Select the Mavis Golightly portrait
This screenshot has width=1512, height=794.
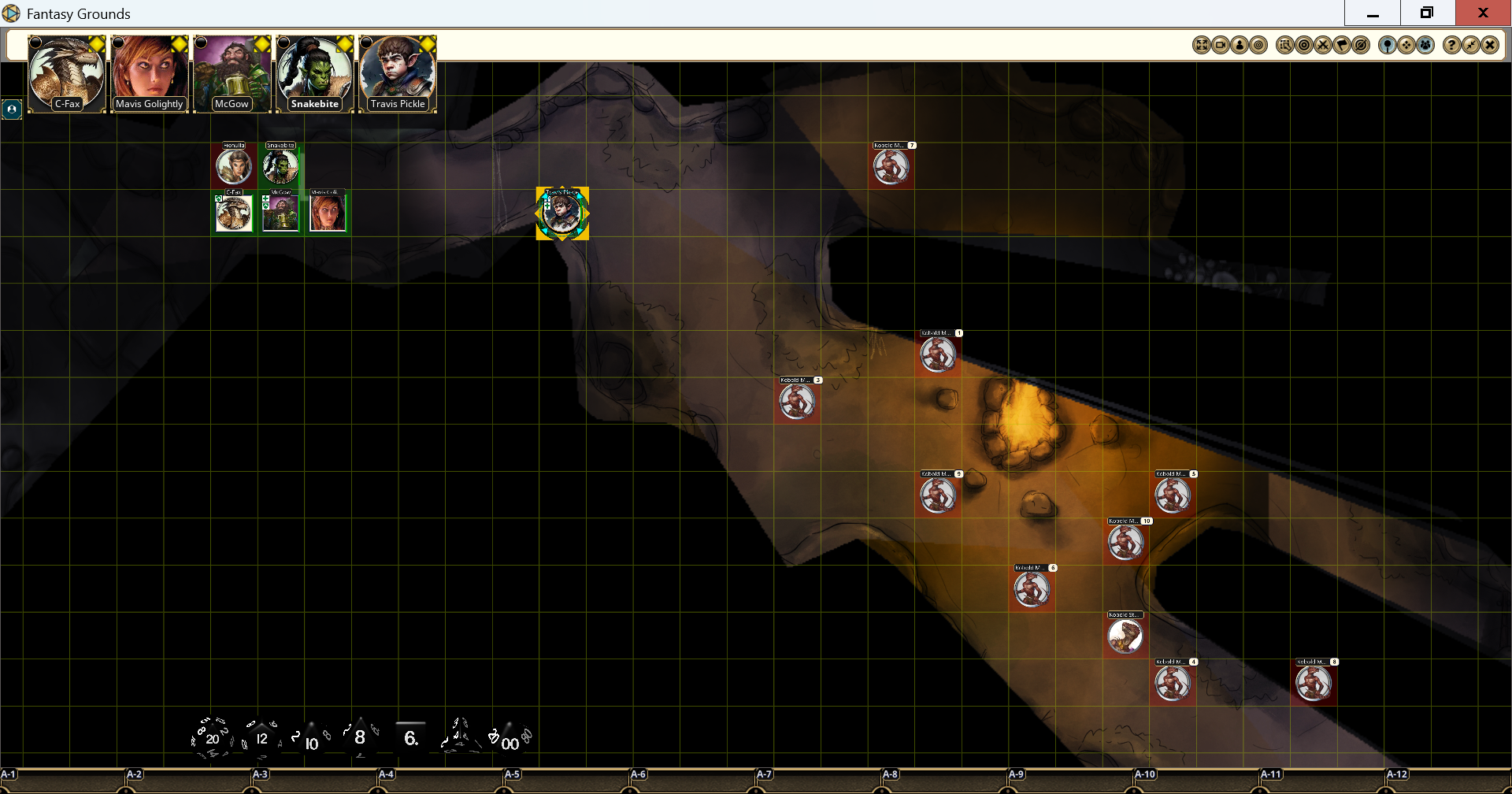(150, 73)
